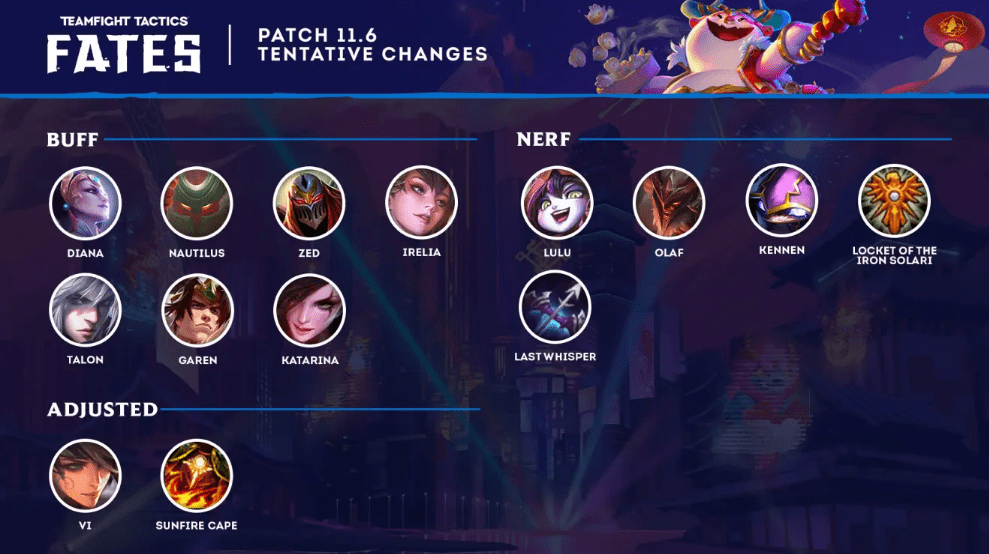Select Irelia's champion icon
Viewport: 989px width, 554px height.
pos(421,203)
